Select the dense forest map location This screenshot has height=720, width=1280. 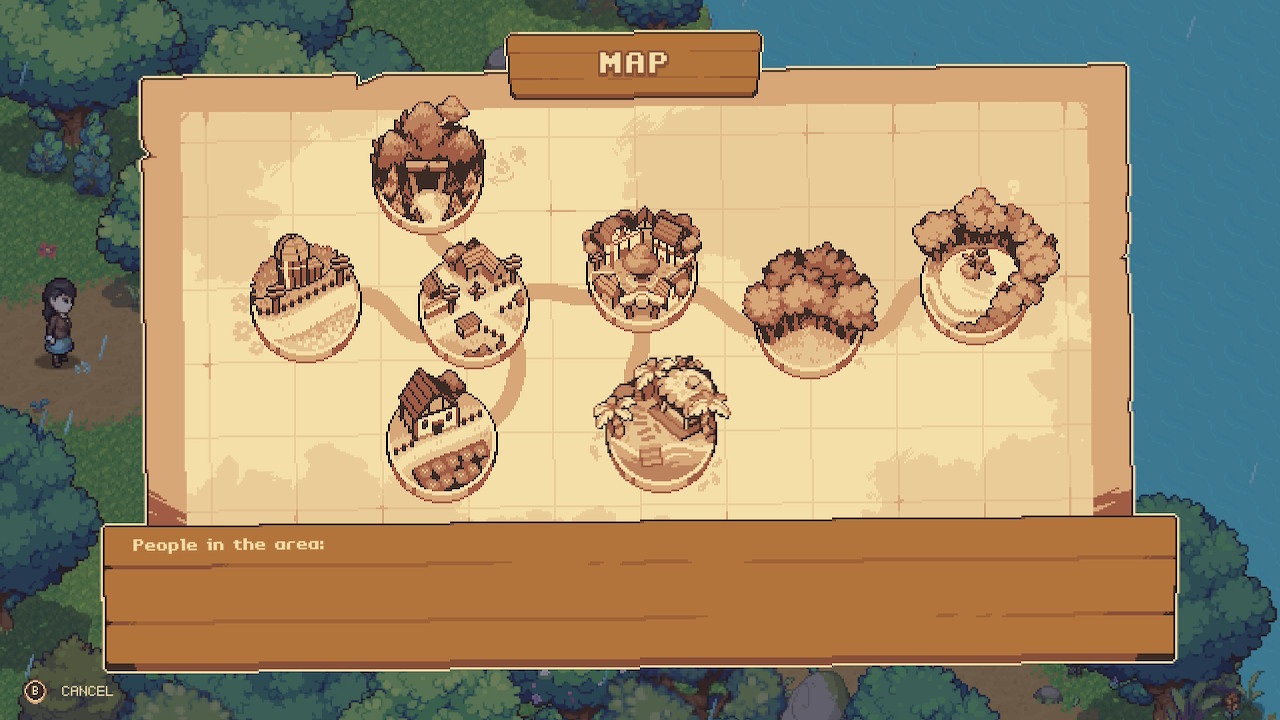coord(809,307)
